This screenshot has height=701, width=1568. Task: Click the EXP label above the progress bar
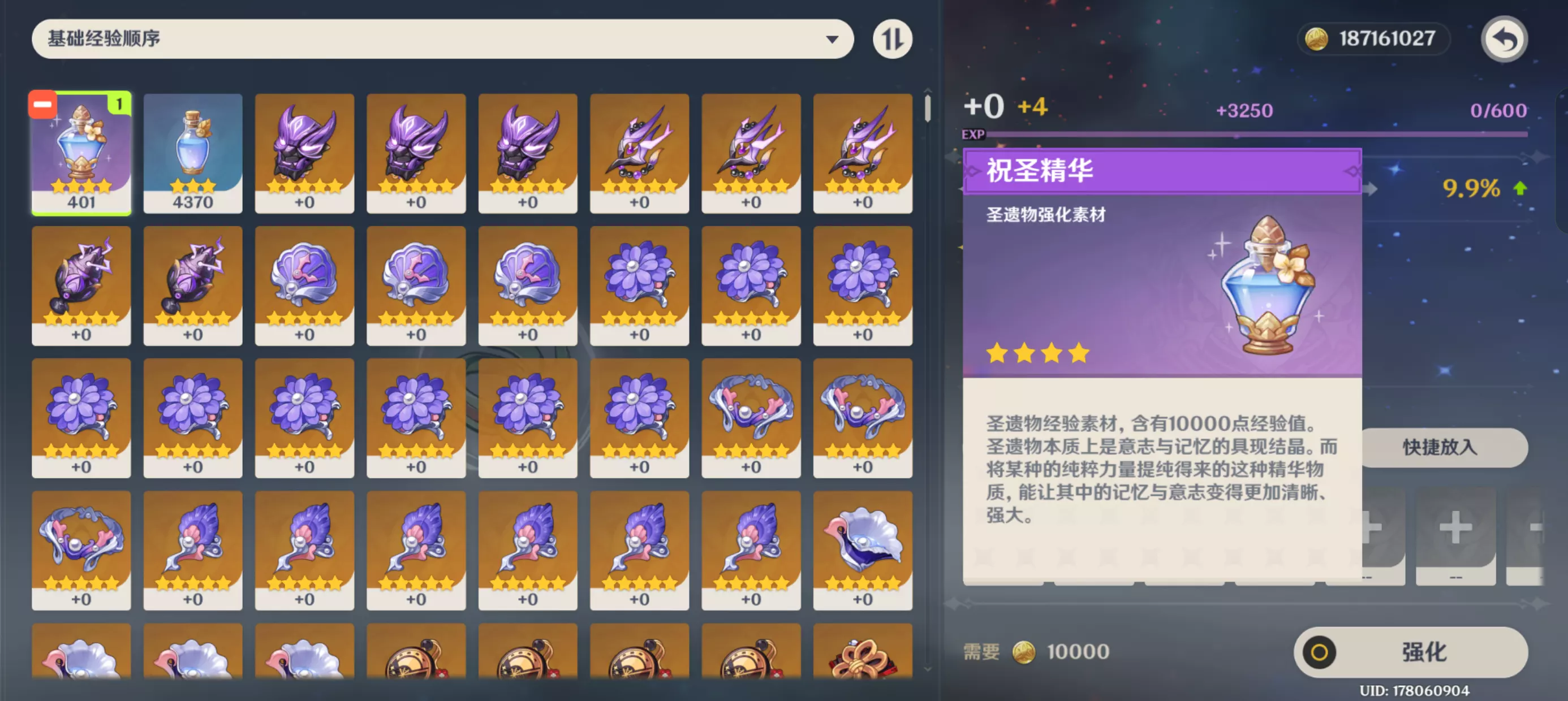(975, 135)
